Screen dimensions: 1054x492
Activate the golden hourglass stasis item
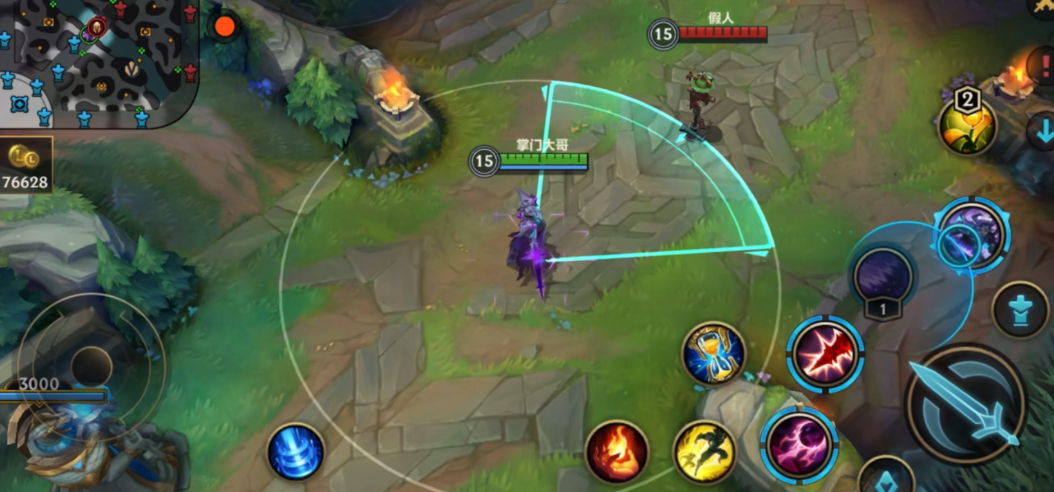(x=713, y=352)
